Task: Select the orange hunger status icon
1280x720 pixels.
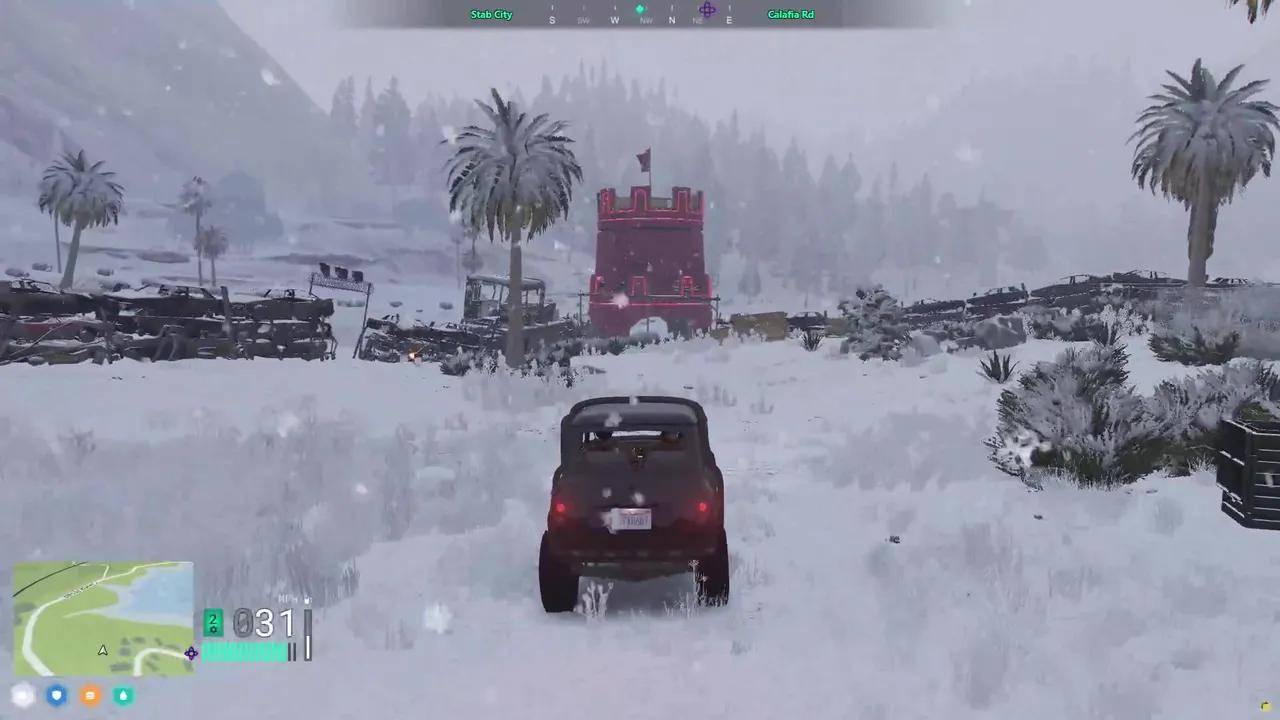Action: [x=90, y=695]
